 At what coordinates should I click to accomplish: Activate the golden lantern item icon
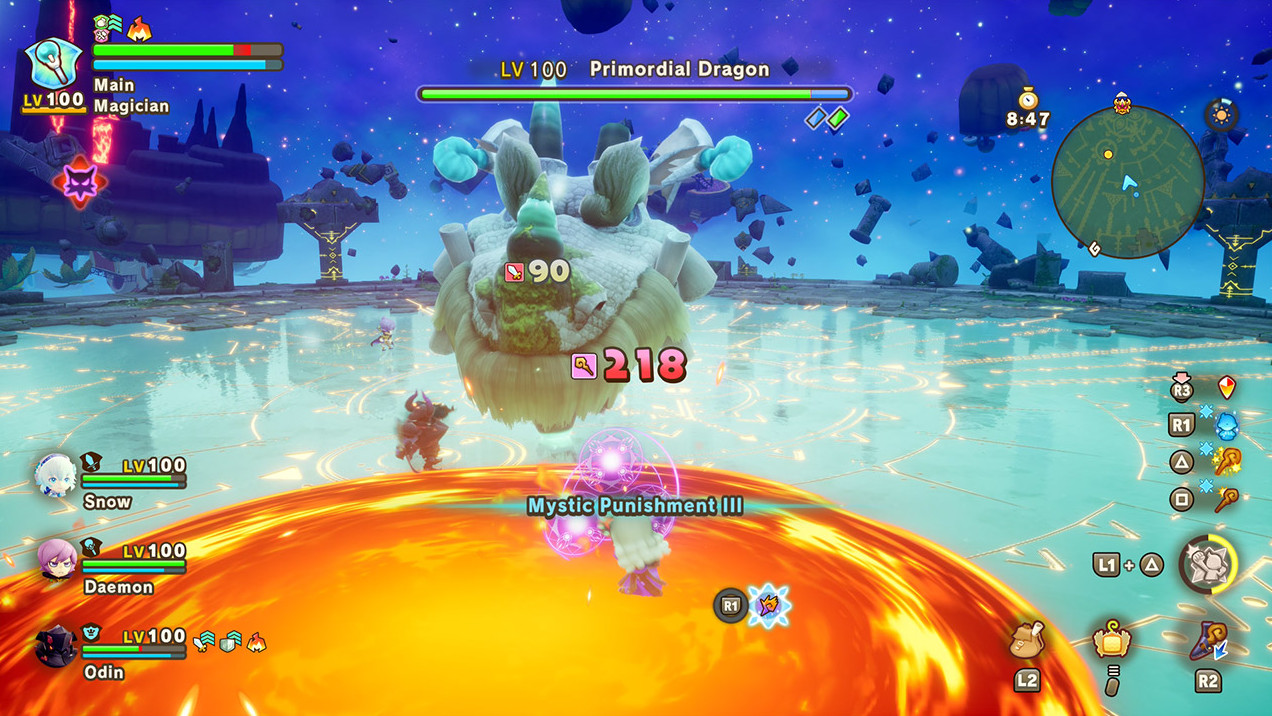(x=1111, y=641)
